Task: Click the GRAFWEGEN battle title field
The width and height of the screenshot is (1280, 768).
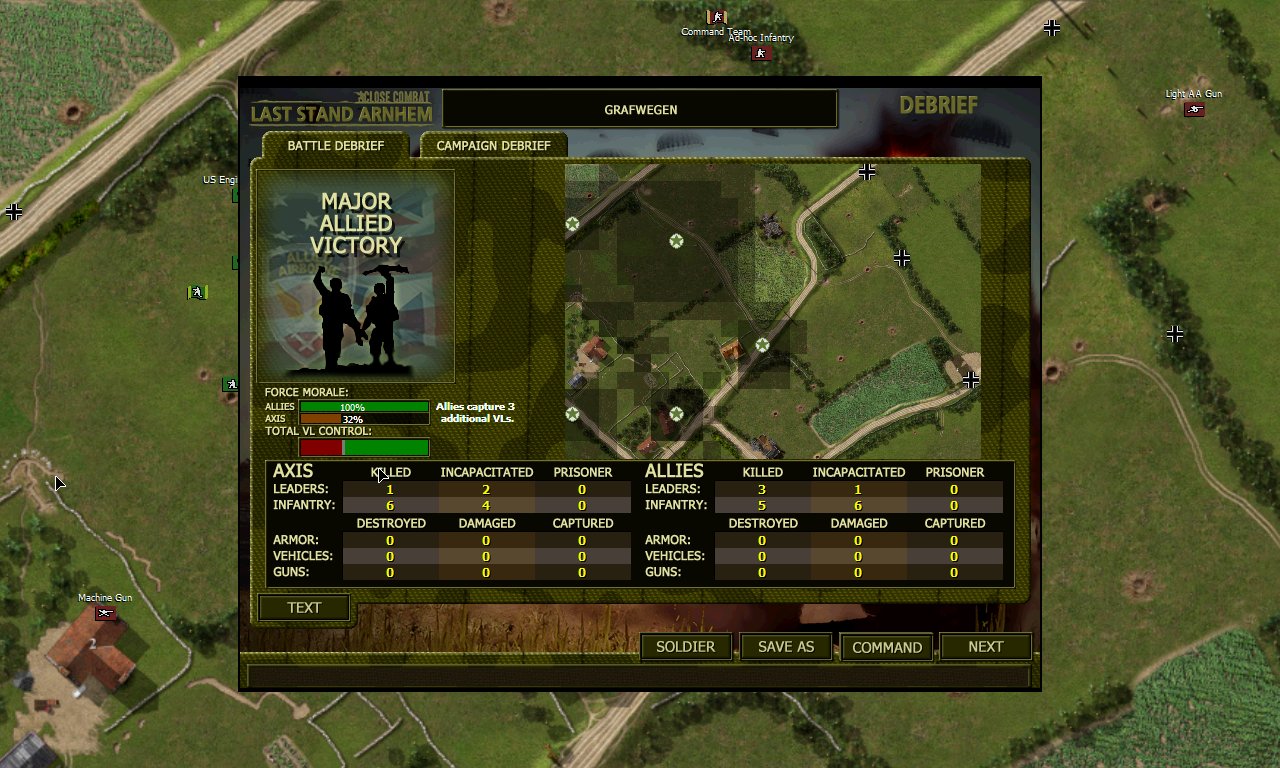Action: point(639,109)
